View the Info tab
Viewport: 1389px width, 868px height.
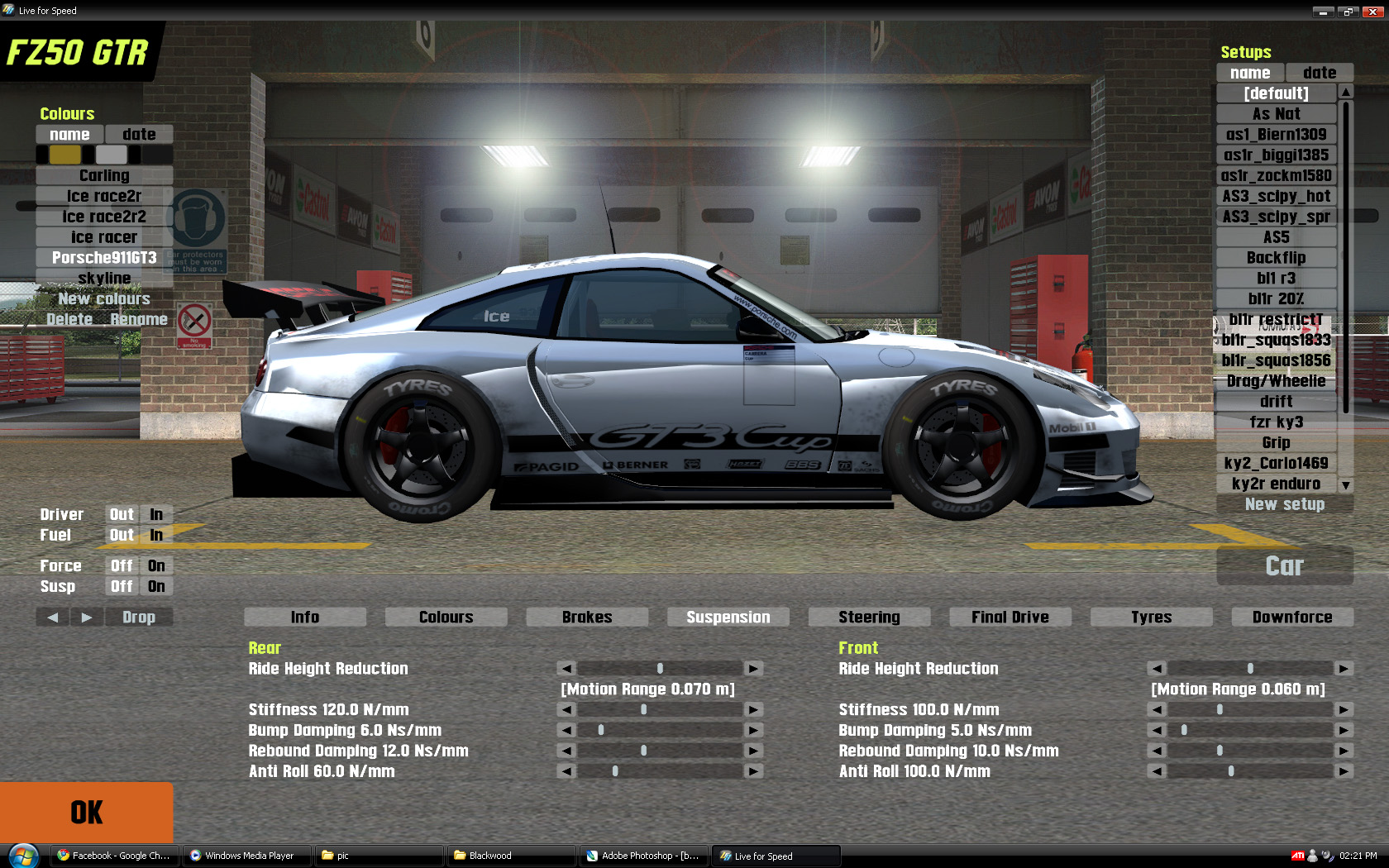tap(304, 617)
